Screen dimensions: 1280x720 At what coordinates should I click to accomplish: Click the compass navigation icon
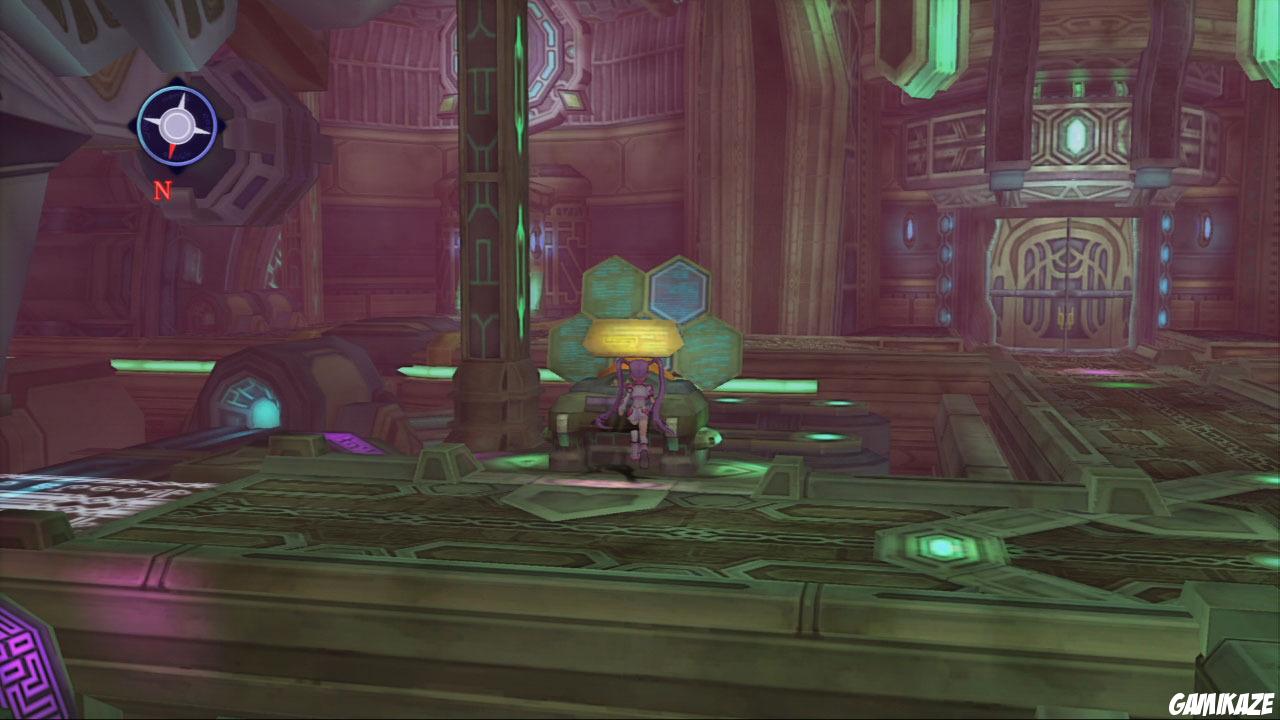click(177, 127)
